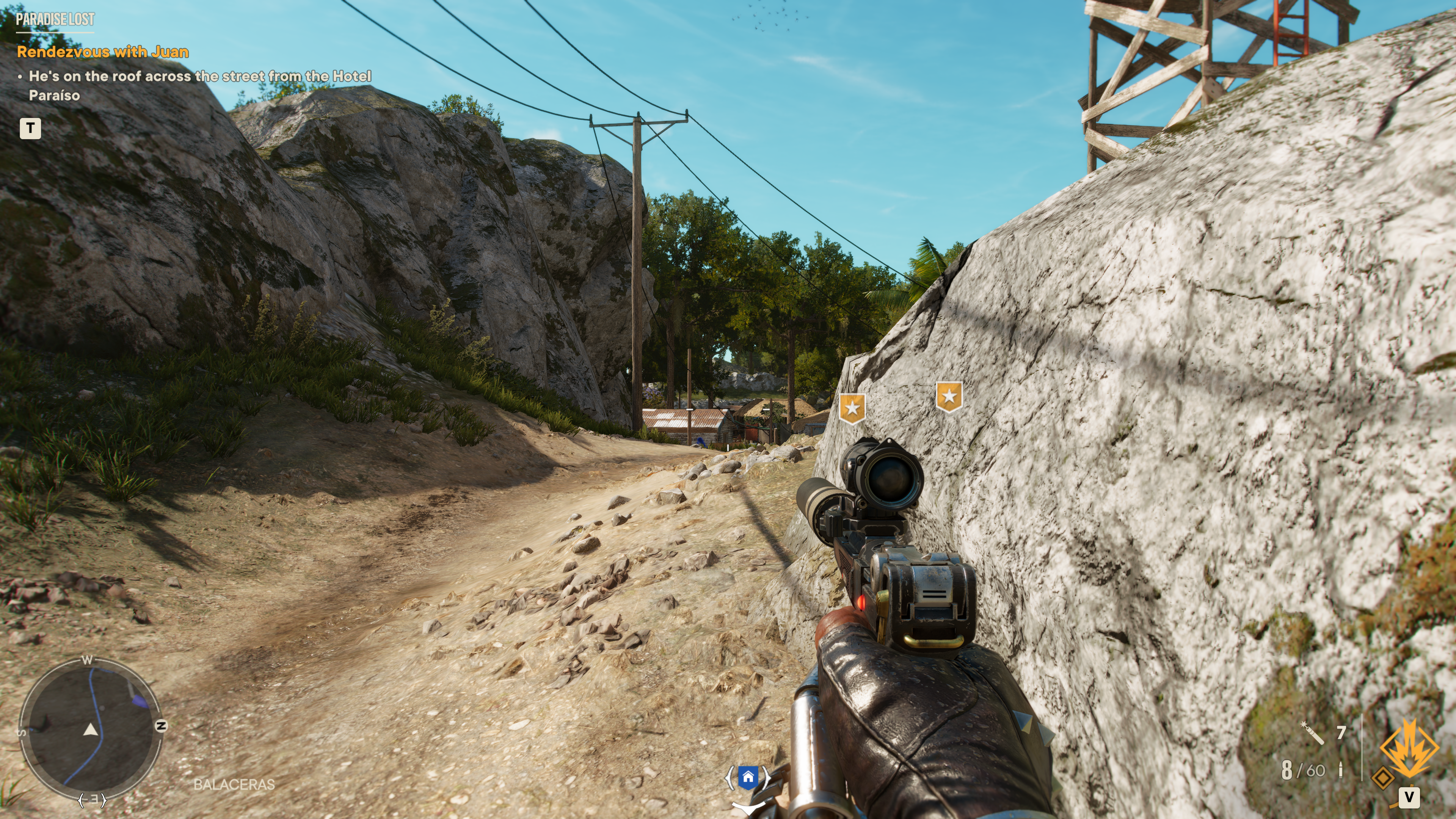The image size is (1456, 819).
Task: Select the throwable item icon beside the 7
Action: 1312,733
